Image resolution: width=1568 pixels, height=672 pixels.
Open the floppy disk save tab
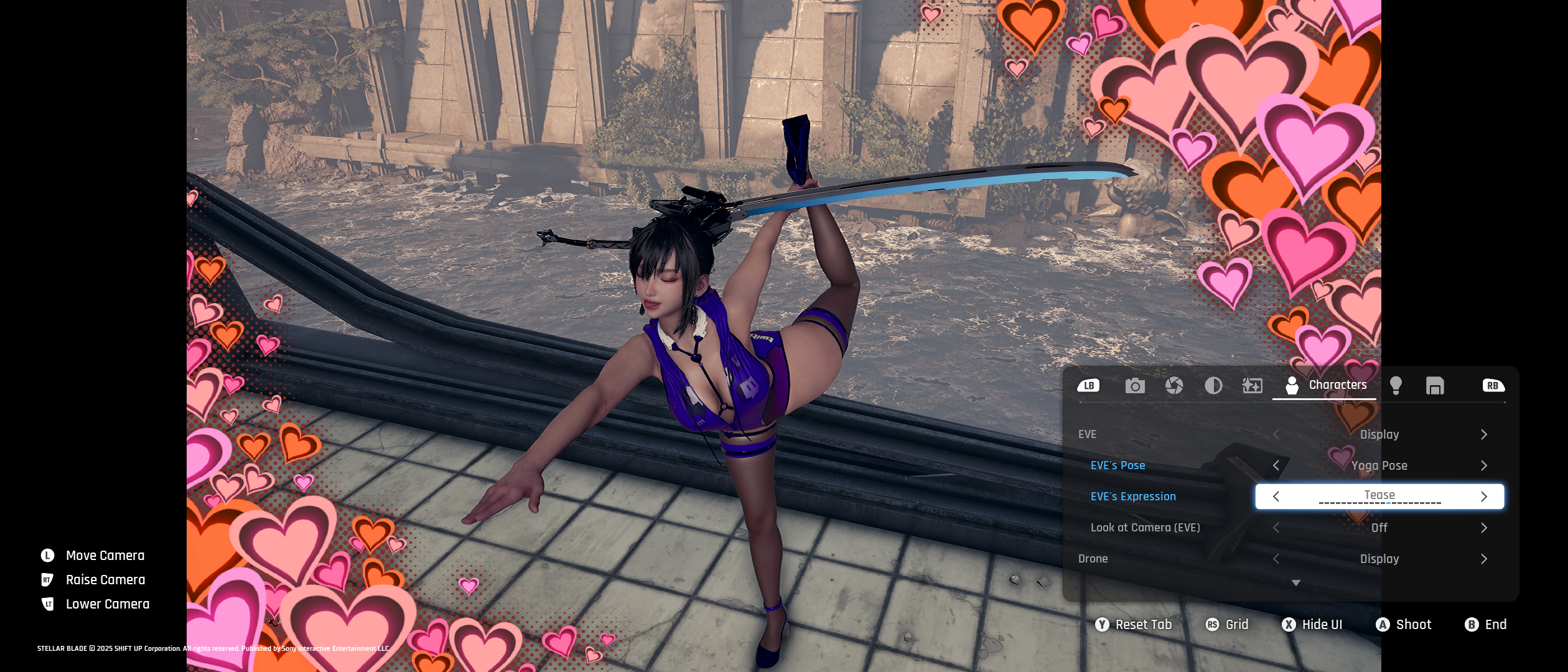pos(1435,386)
